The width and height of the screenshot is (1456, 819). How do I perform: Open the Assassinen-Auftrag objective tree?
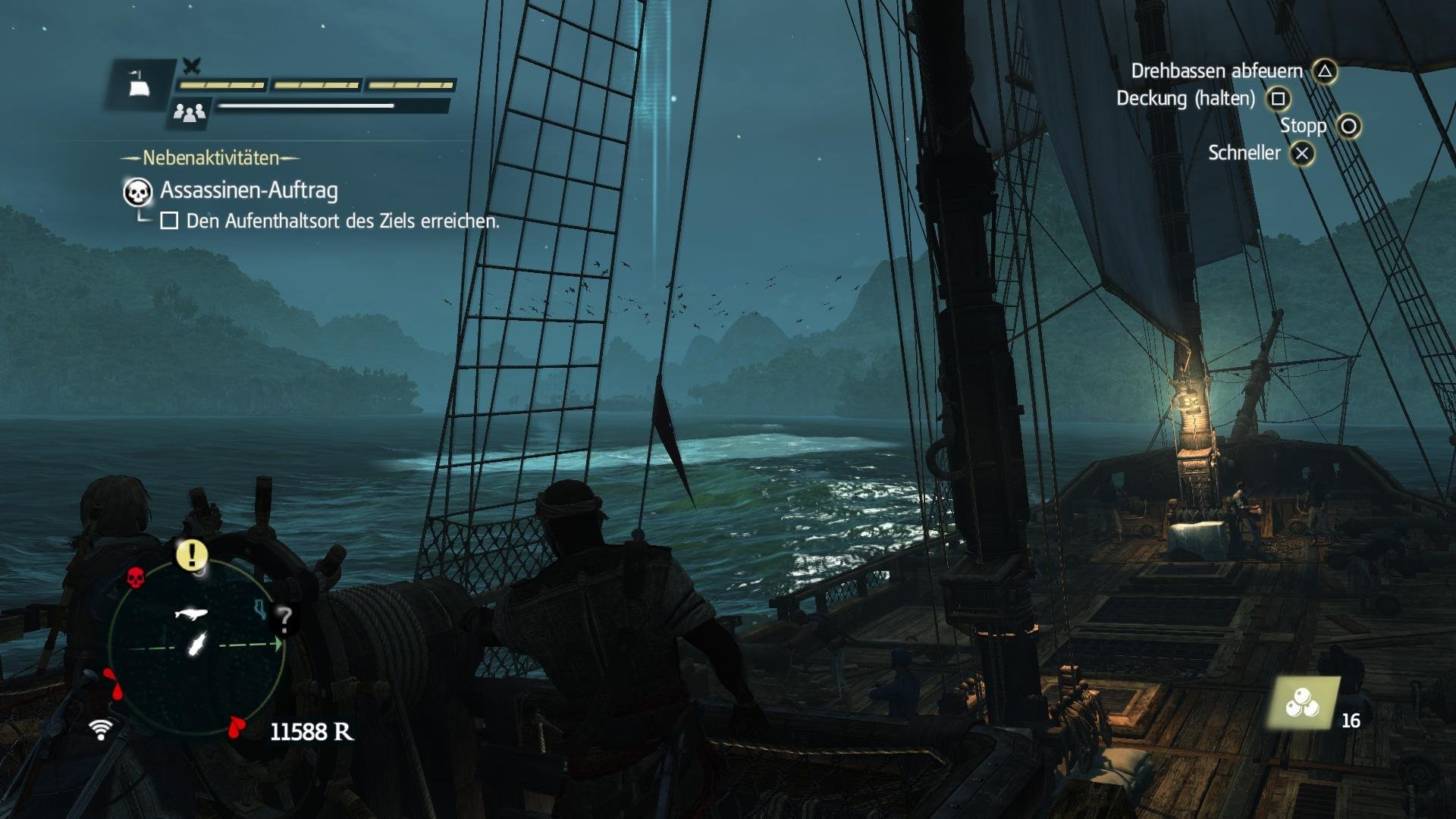(x=247, y=193)
